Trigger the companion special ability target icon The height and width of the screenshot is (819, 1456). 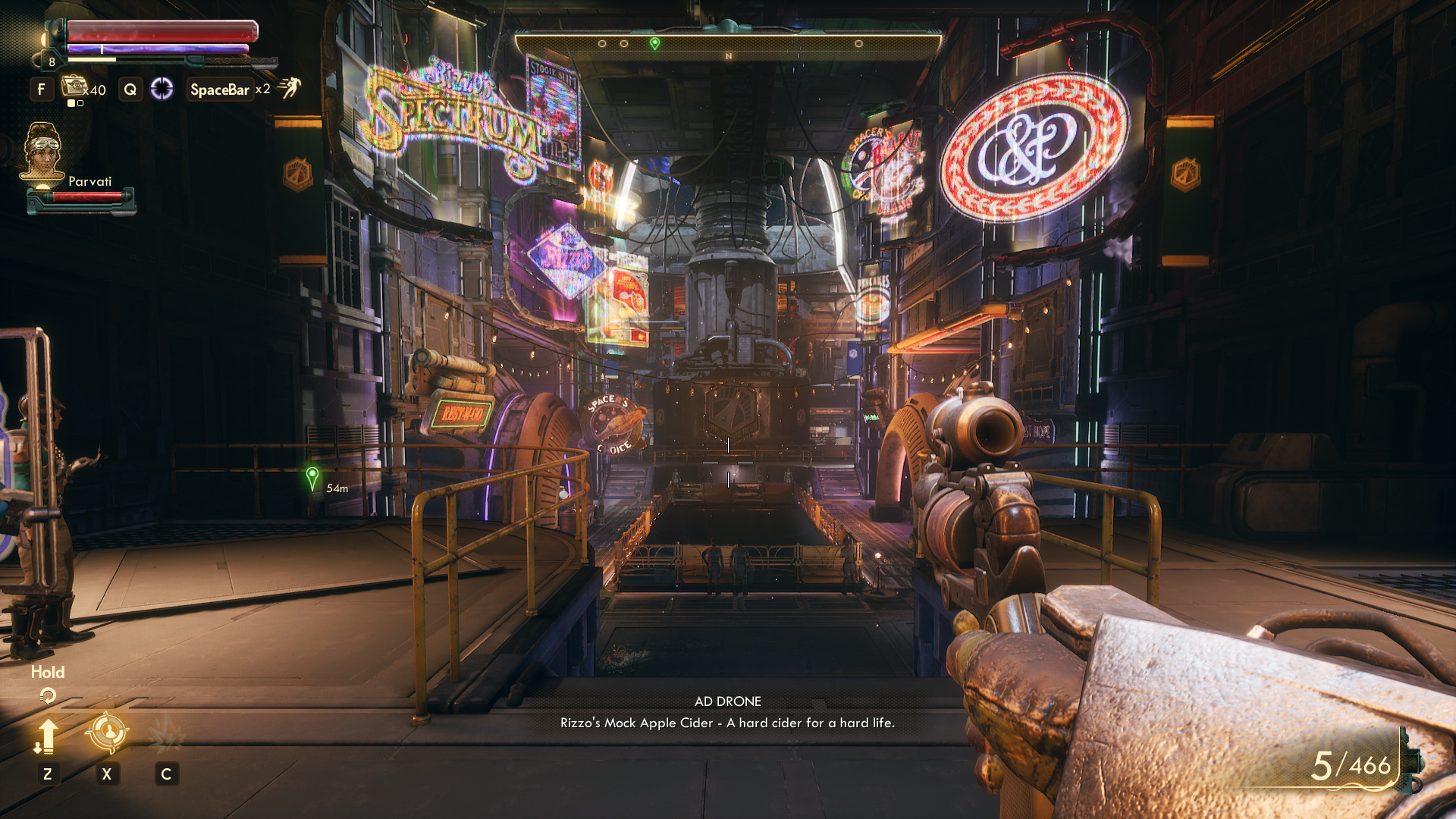[x=107, y=733]
